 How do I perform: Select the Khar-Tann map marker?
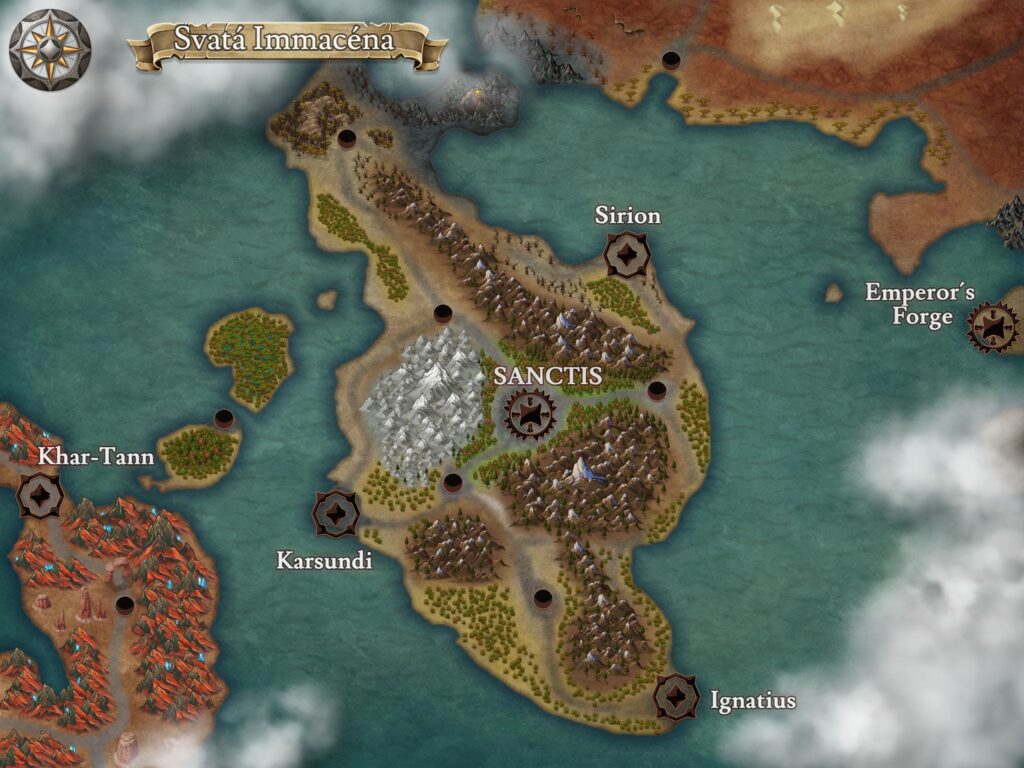[41, 494]
